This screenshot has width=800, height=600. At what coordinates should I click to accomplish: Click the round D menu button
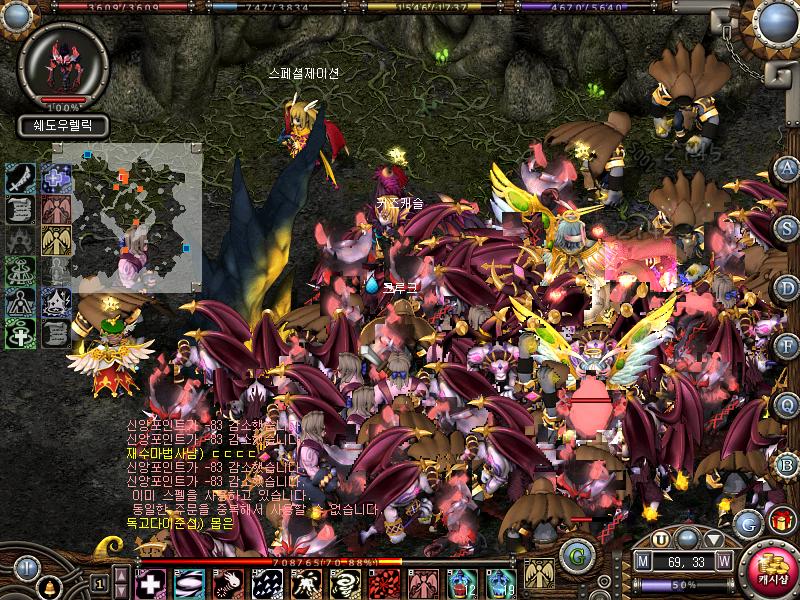(787, 287)
